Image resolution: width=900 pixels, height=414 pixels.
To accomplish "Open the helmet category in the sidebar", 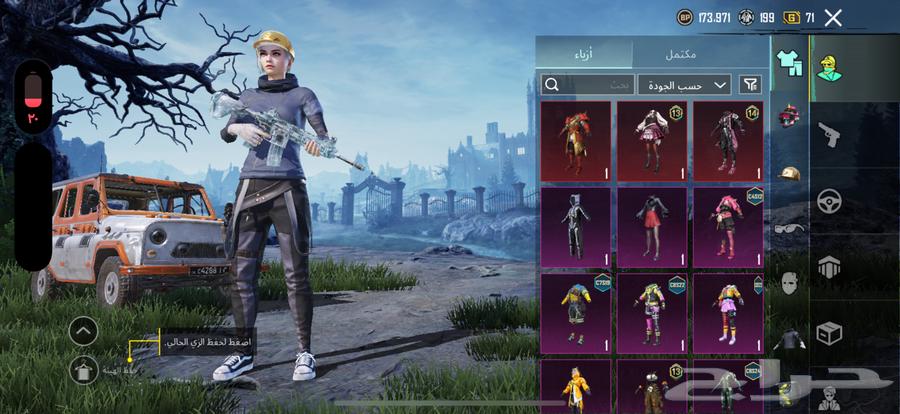I will (790, 116).
